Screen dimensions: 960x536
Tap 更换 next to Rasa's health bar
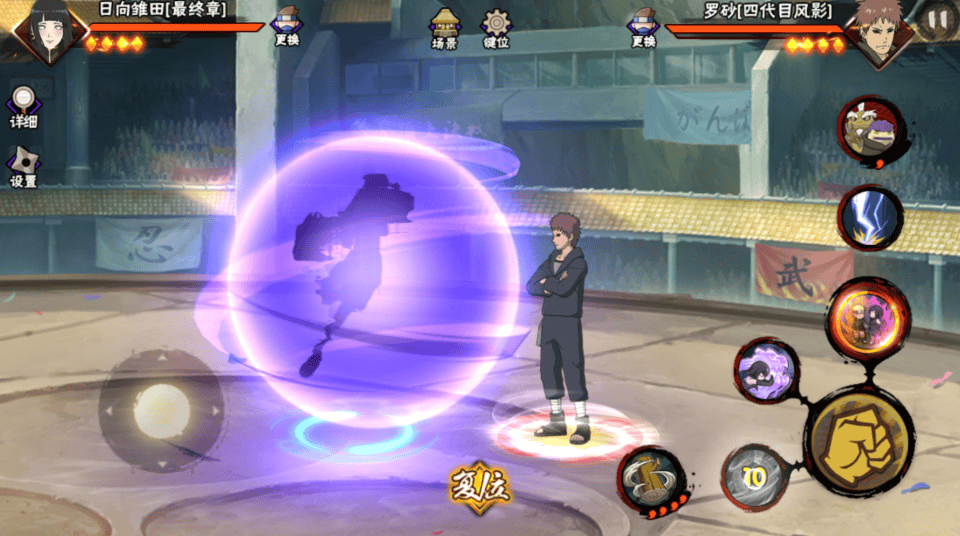[643, 26]
